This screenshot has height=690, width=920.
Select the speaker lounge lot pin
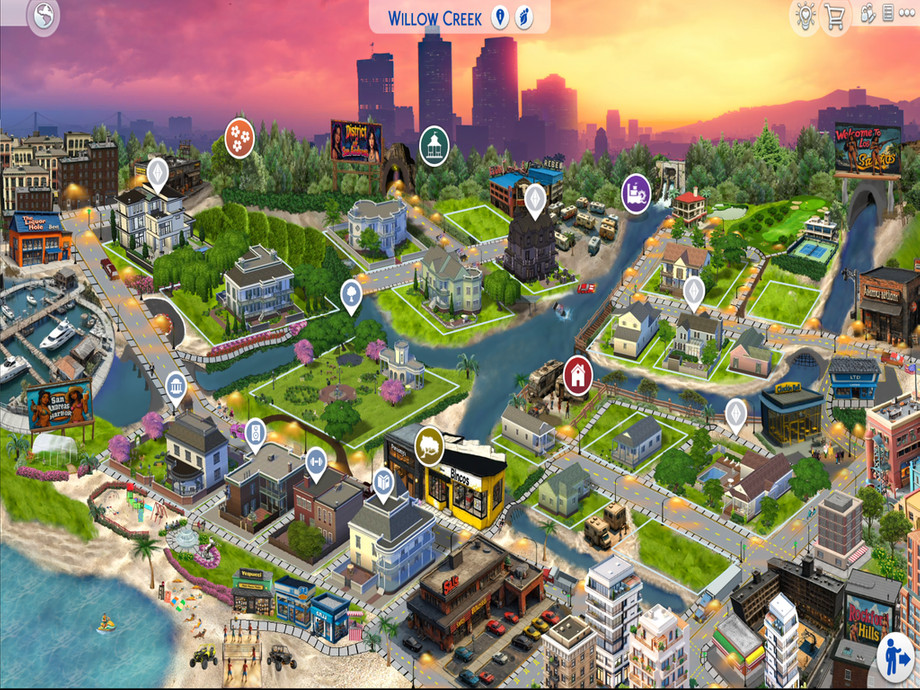coord(255,433)
